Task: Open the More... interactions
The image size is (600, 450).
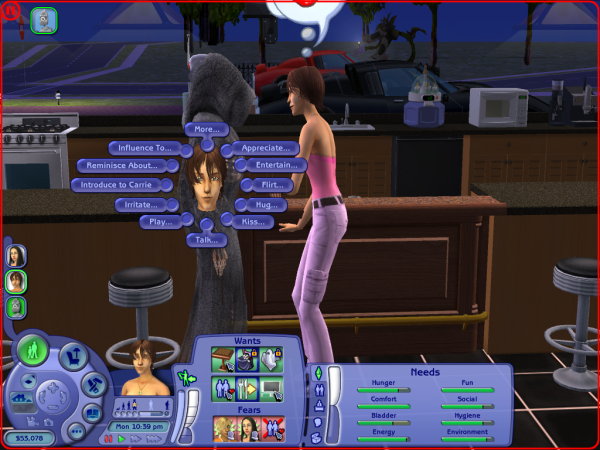Action: 207,130
